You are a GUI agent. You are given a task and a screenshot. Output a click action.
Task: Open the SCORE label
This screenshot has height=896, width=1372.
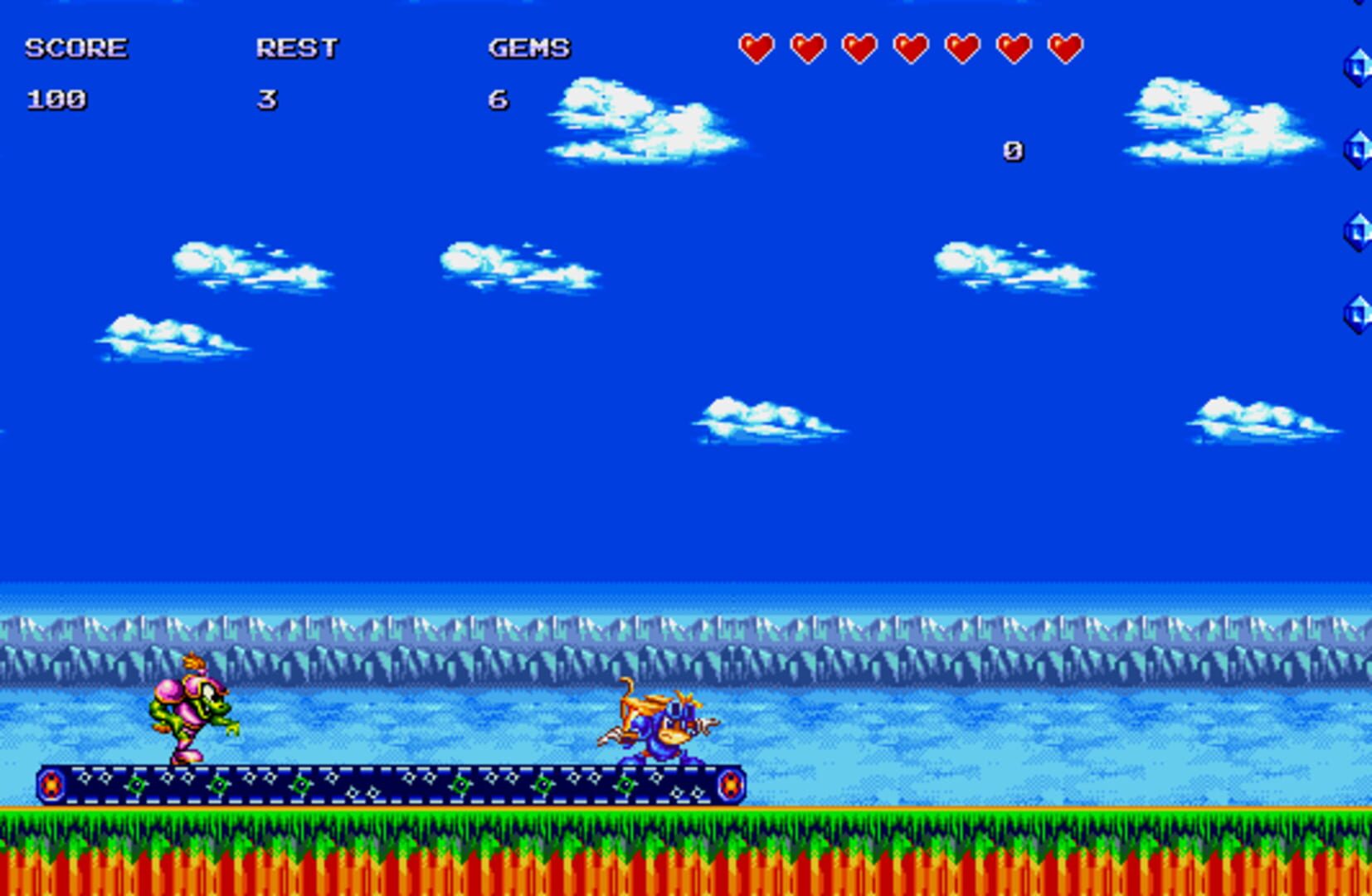point(76,47)
